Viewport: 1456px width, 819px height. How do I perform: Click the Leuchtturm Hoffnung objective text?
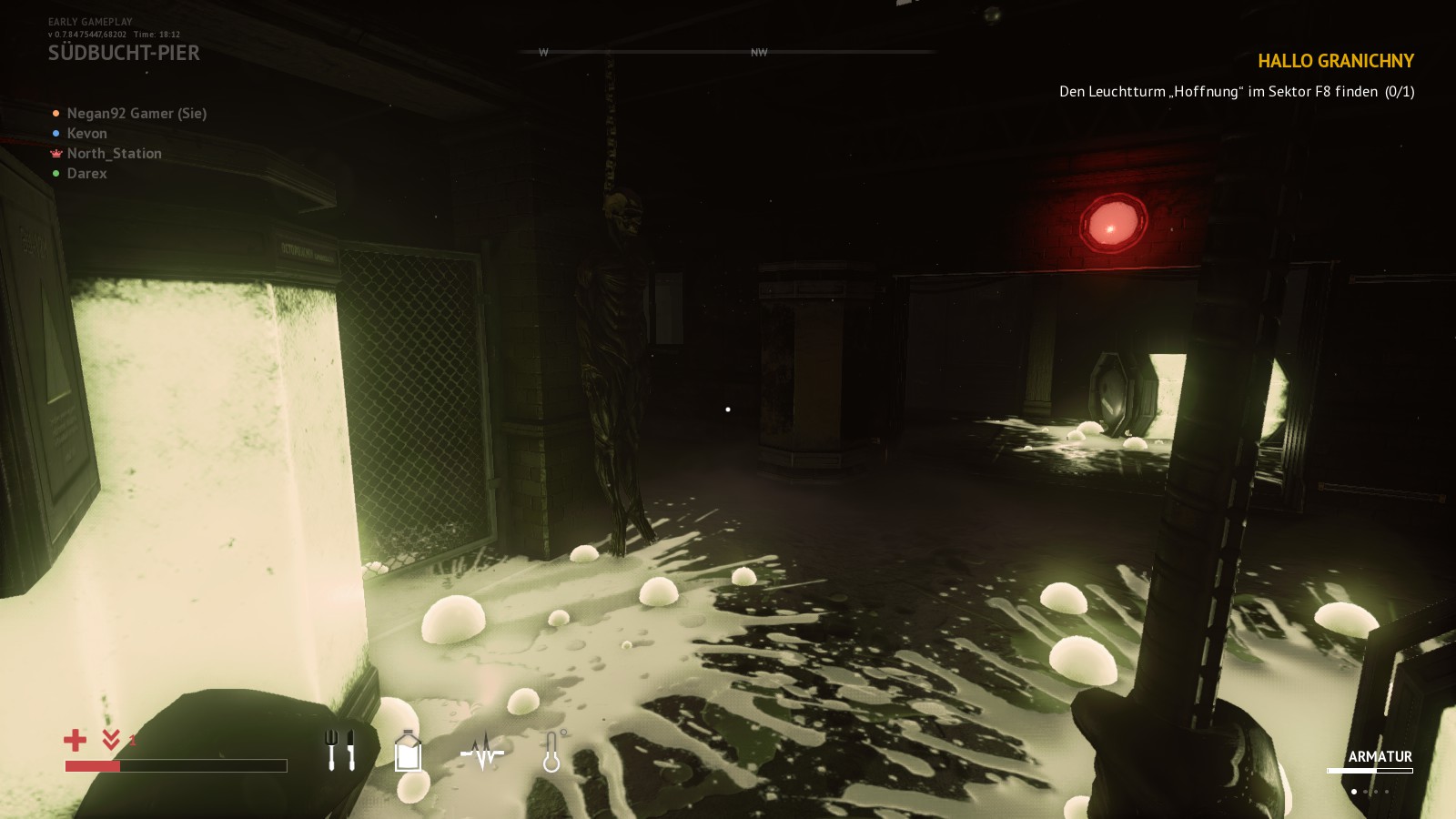(1237, 91)
